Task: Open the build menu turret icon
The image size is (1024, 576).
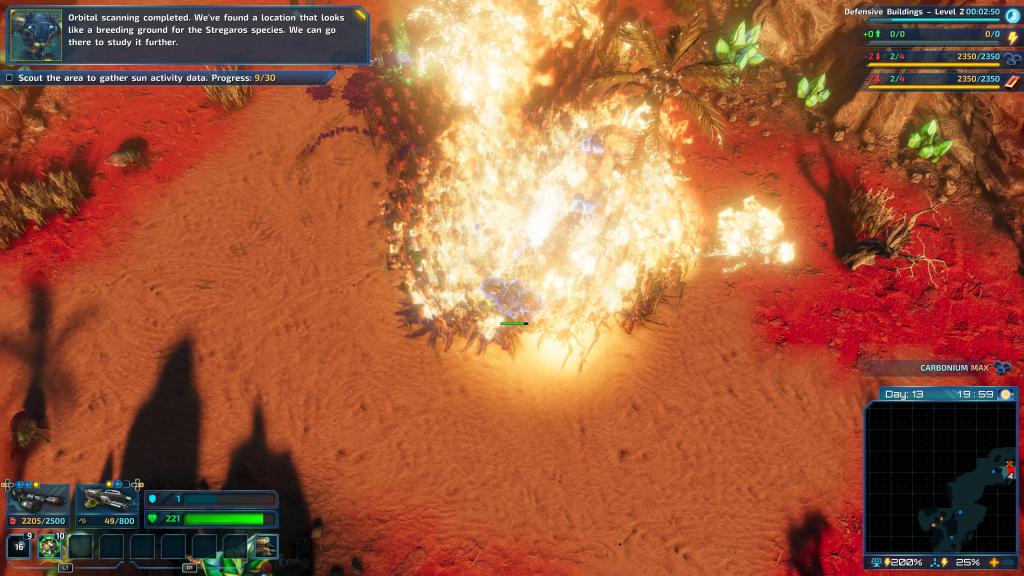Action: click(x=265, y=546)
